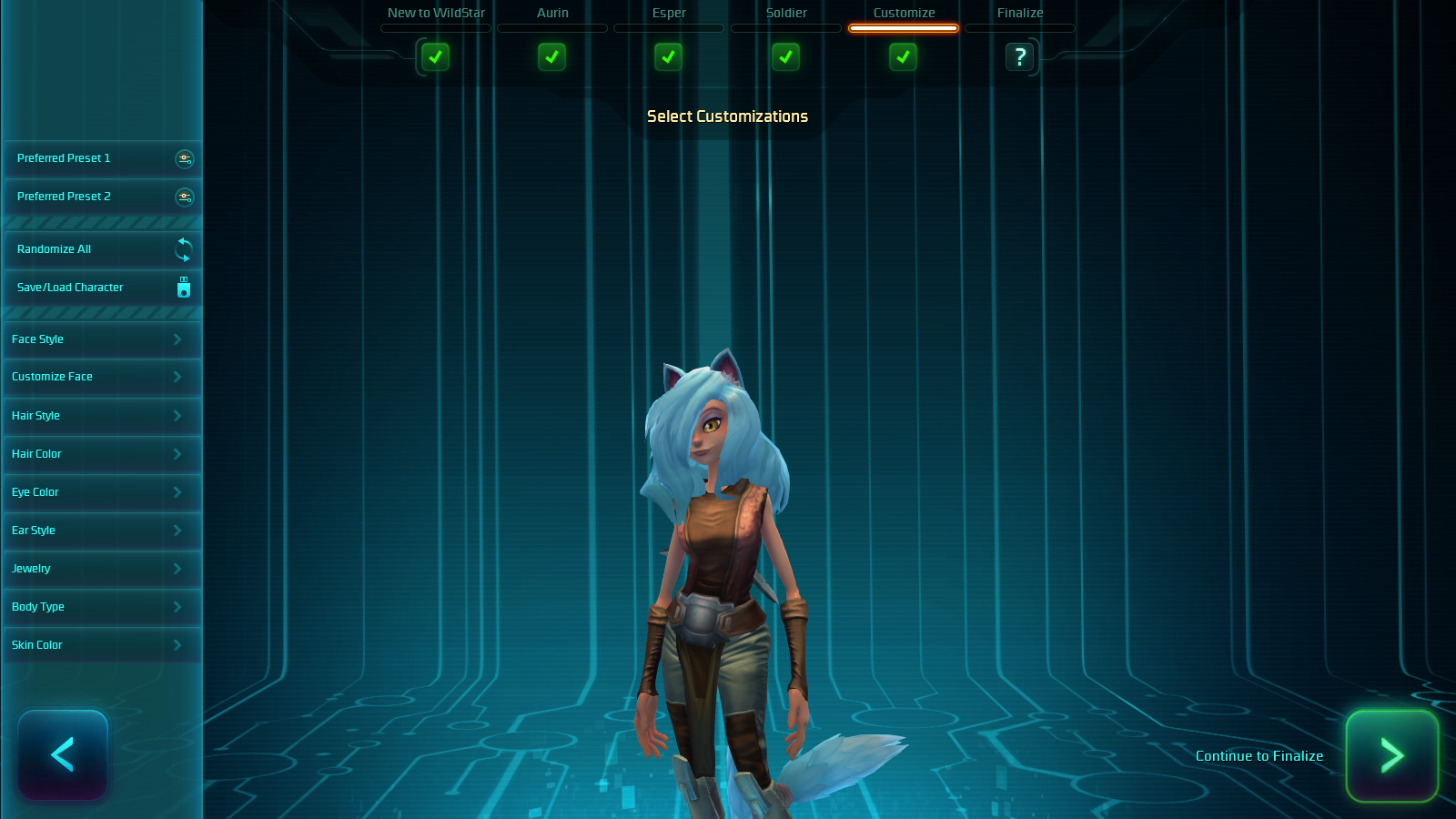Toggle the checkmark under Aurin
This screenshot has width=1456, height=819.
click(551, 56)
